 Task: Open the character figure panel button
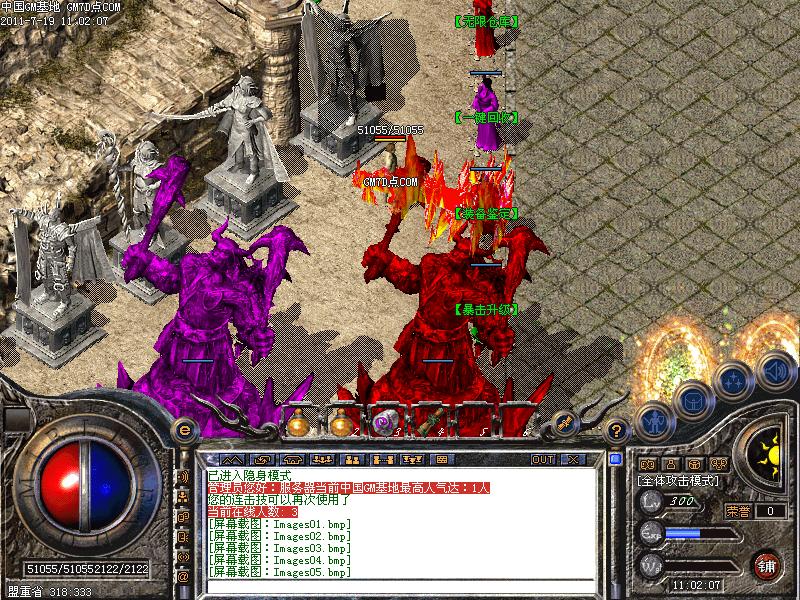[653, 421]
